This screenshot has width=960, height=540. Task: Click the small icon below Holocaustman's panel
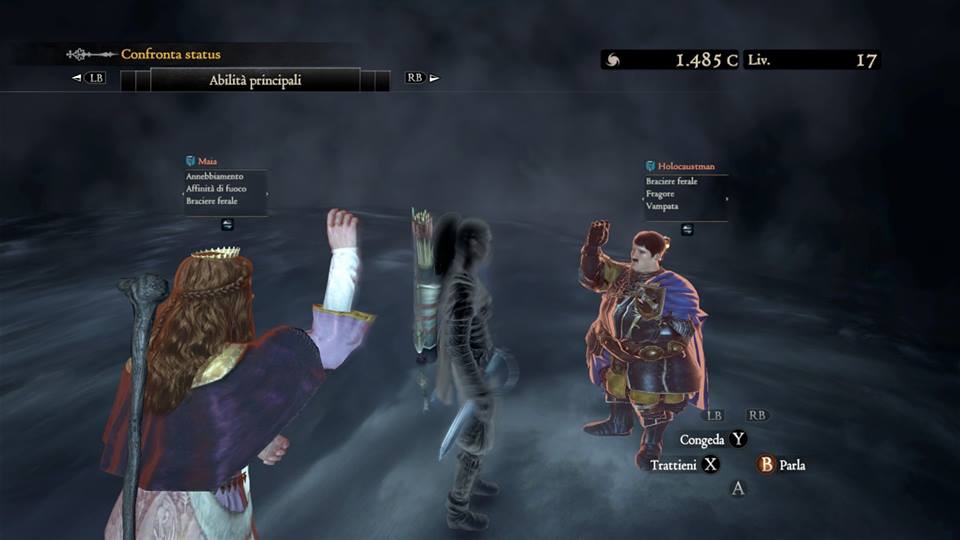point(687,229)
